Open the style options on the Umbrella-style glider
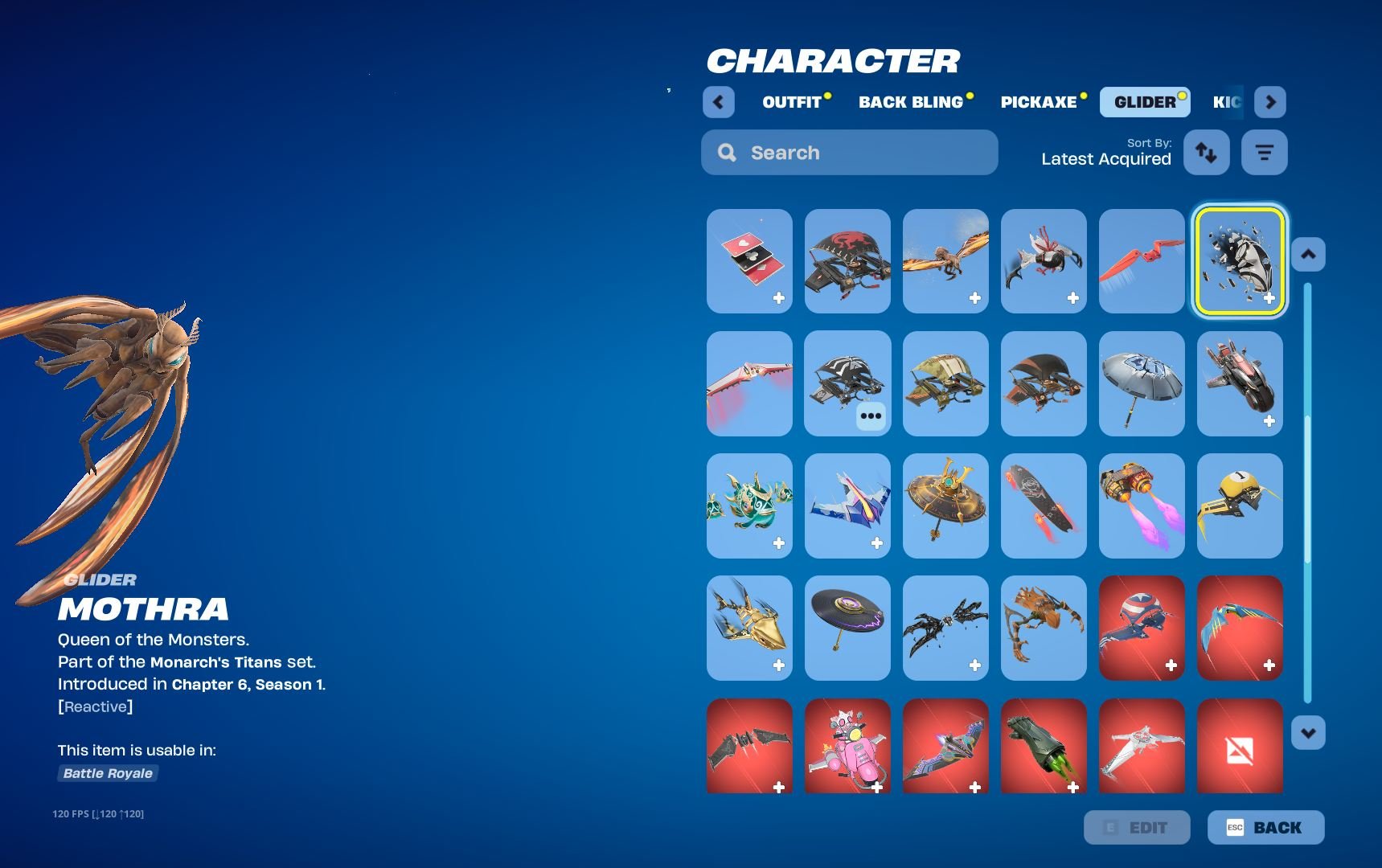The width and height of the screenshot is (1382, 868). coord(870,416)
